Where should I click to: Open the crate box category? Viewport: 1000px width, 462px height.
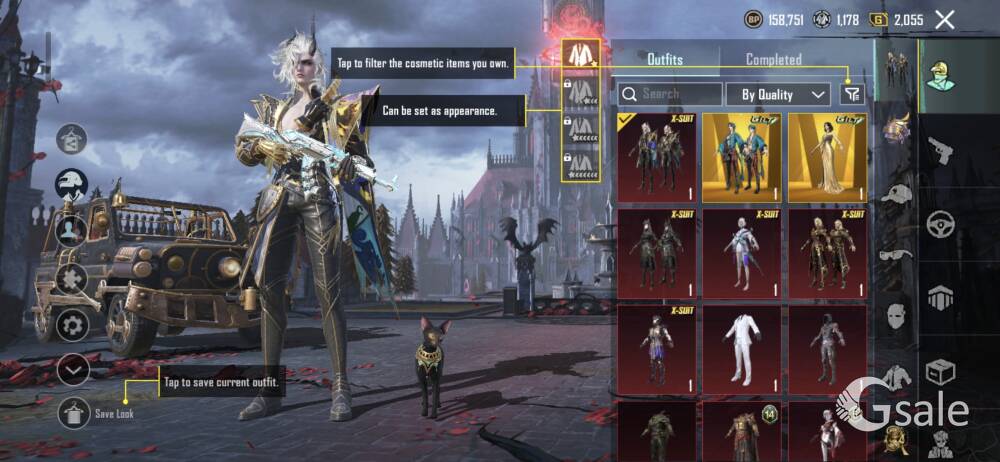point(941,372)
